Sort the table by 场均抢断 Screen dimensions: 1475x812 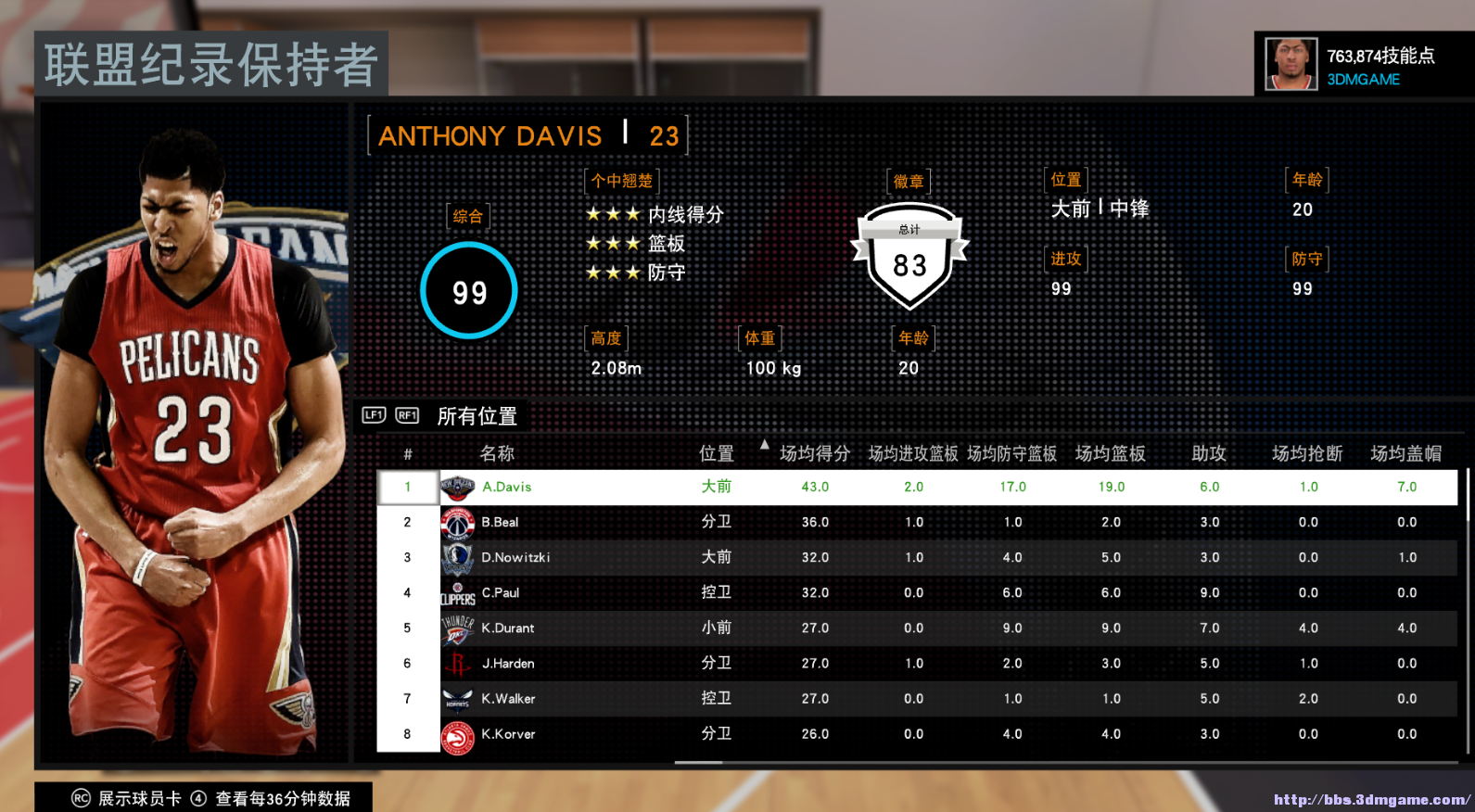[1307, 453]
